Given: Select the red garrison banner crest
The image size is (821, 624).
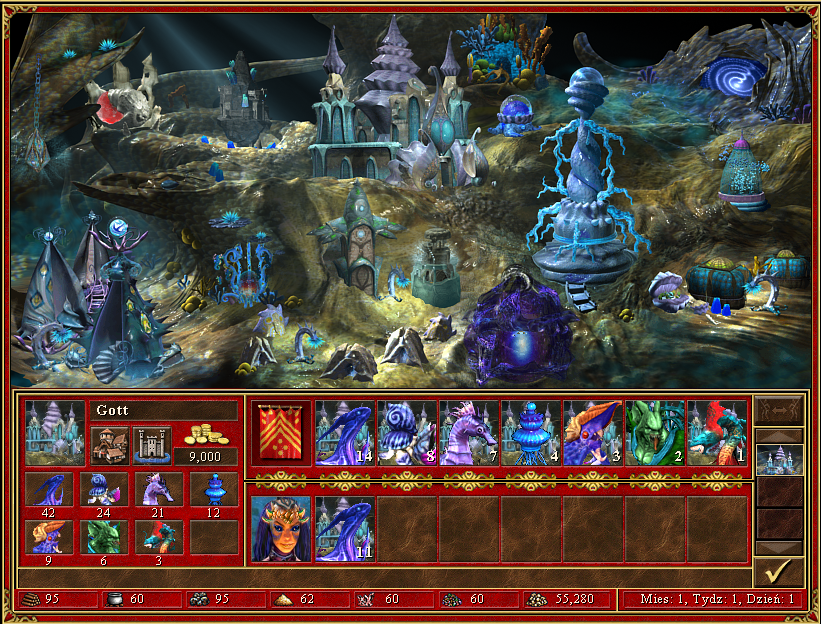Looking at the screenshot, I should [x=280, y=432].
